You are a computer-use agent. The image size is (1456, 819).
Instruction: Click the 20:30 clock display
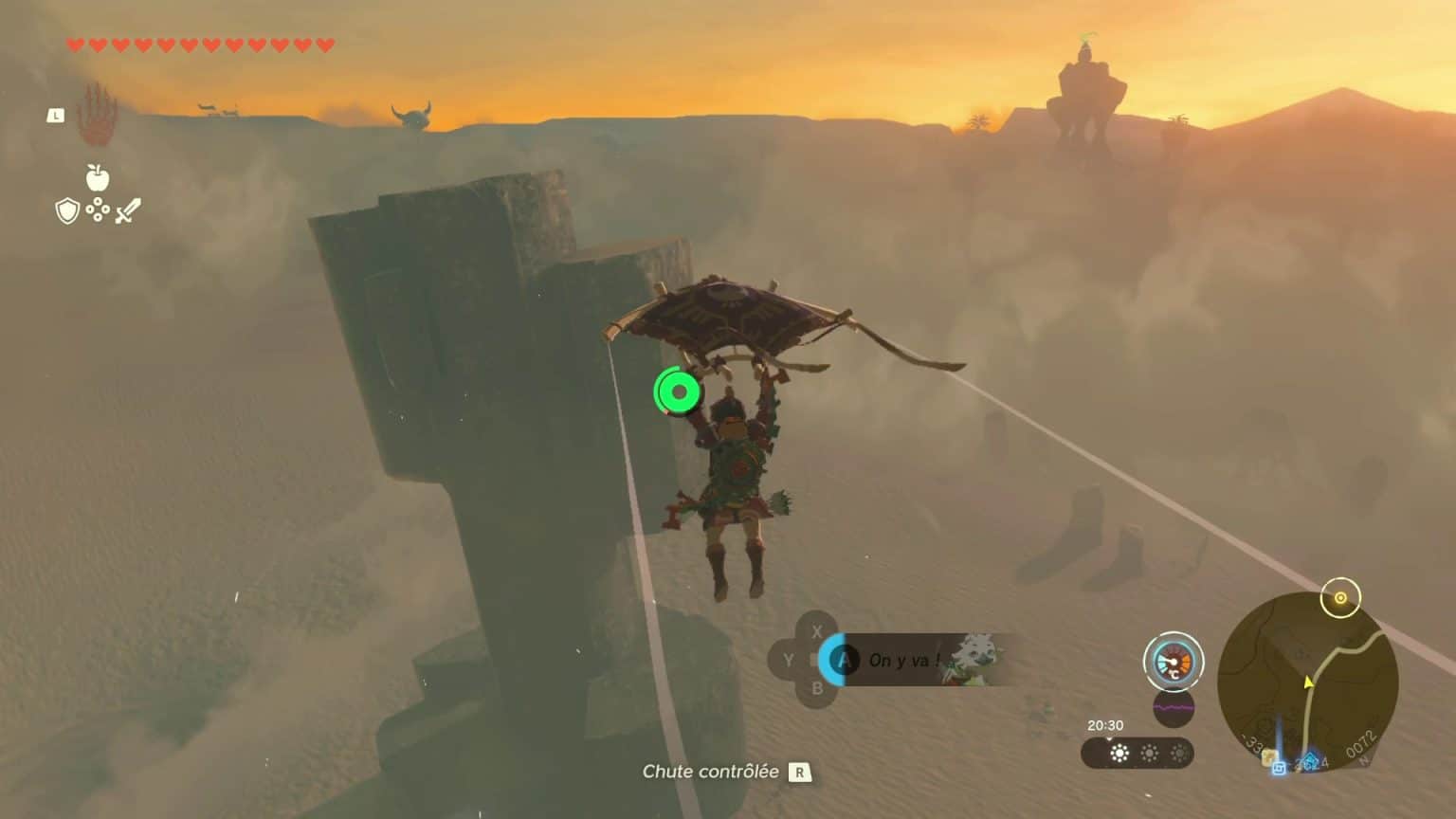[1105, 724]
